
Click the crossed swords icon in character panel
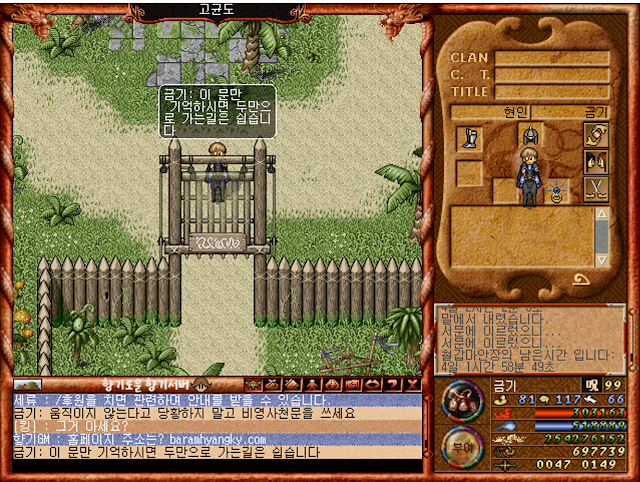point(596,188)
